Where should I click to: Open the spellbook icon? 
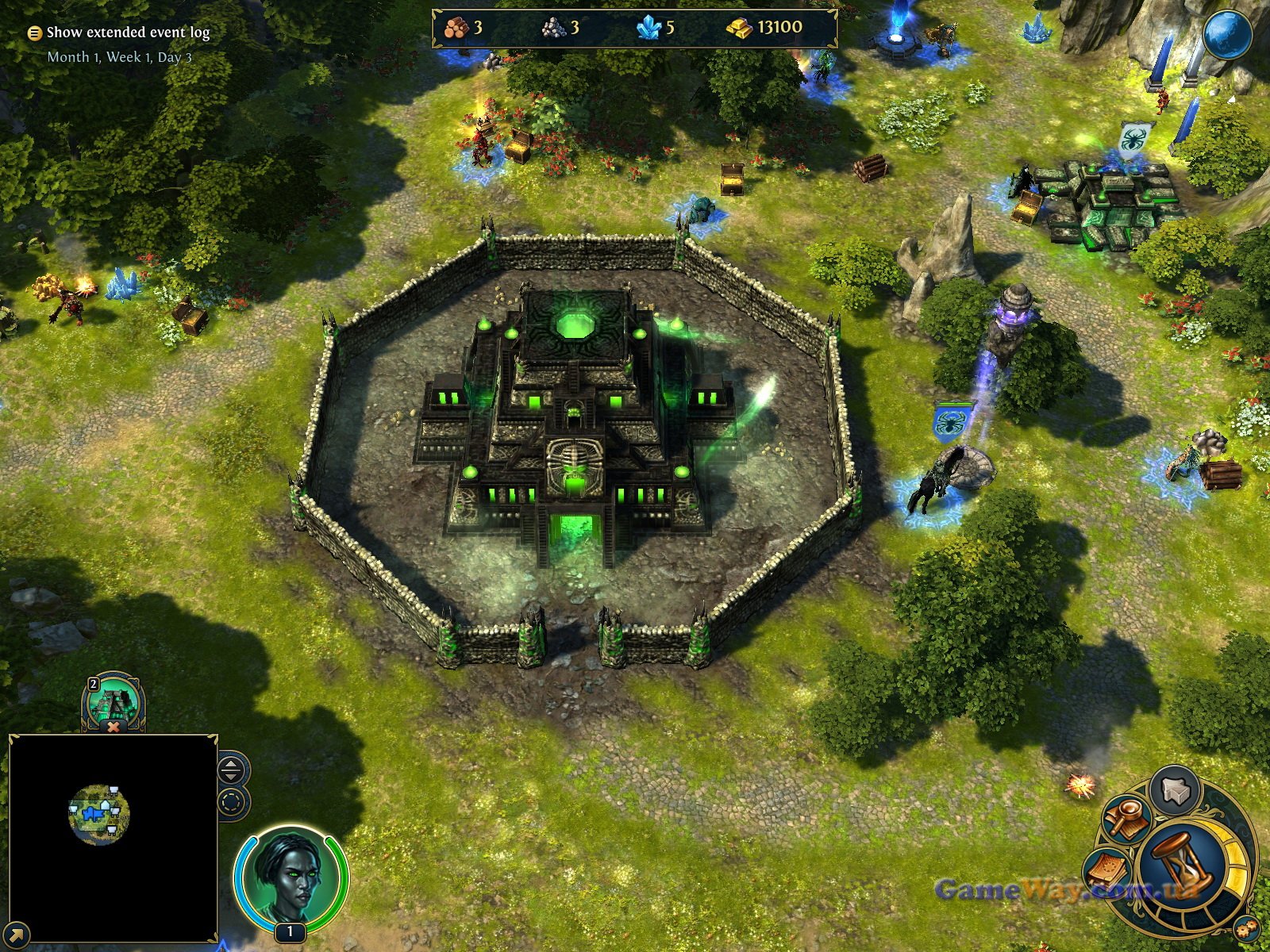[1108, 871]
